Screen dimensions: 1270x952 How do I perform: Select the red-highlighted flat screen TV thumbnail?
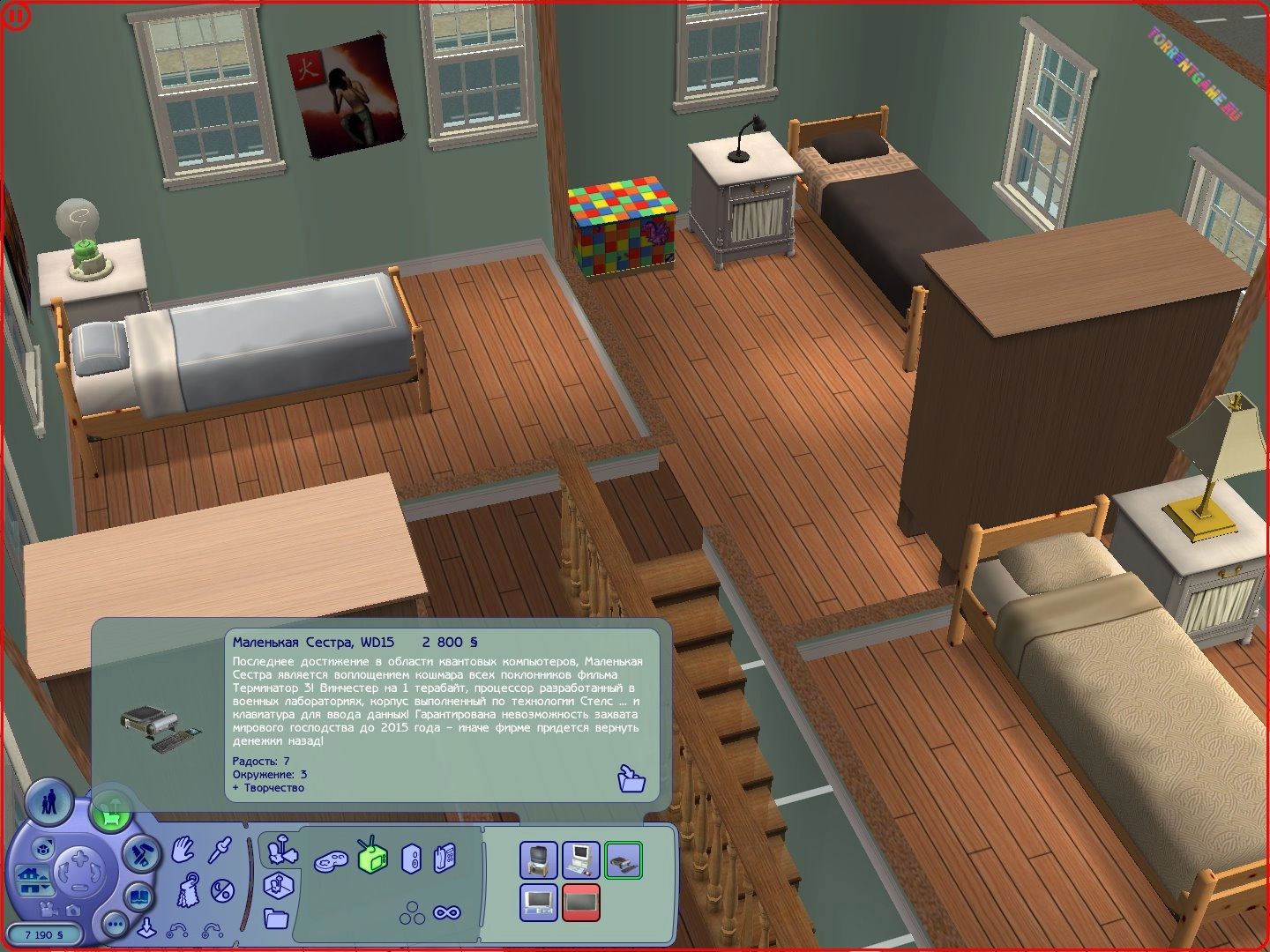point(580,902)
